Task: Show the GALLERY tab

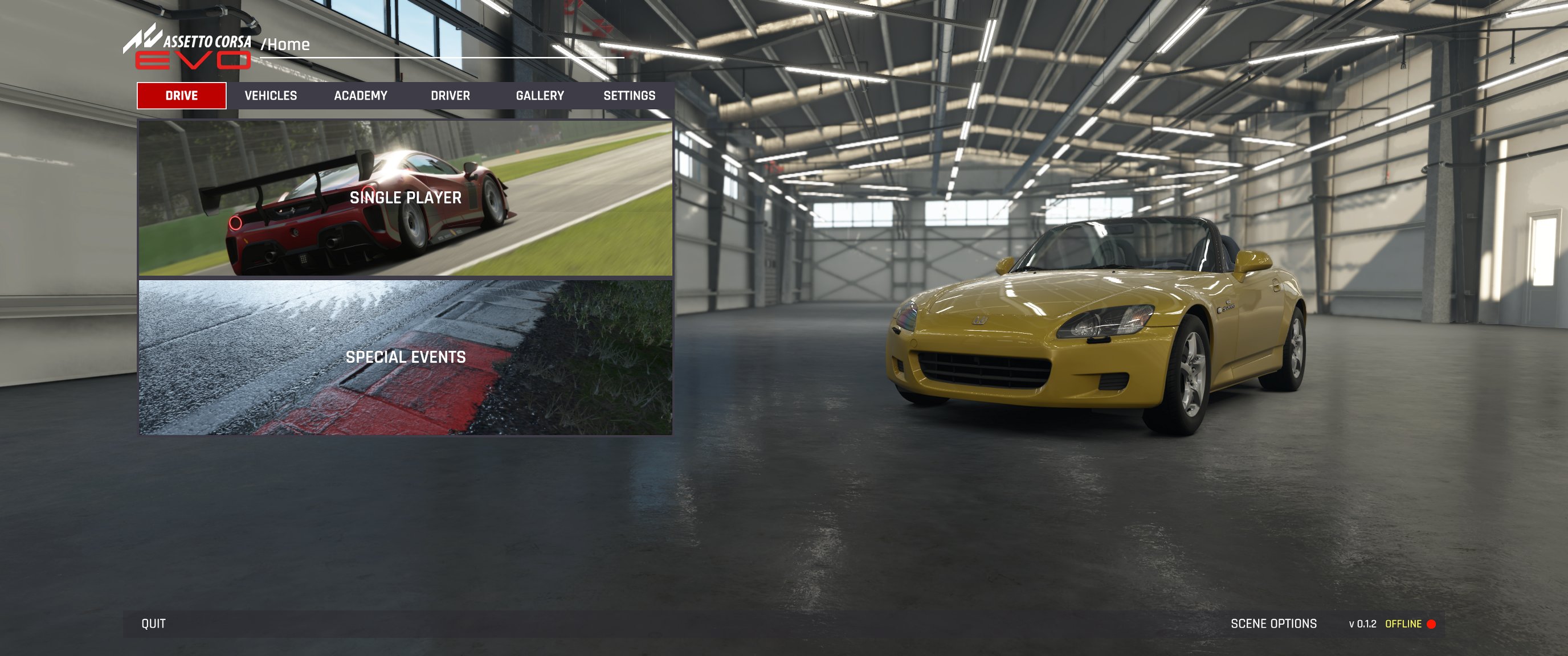Action: pos(540,96)
